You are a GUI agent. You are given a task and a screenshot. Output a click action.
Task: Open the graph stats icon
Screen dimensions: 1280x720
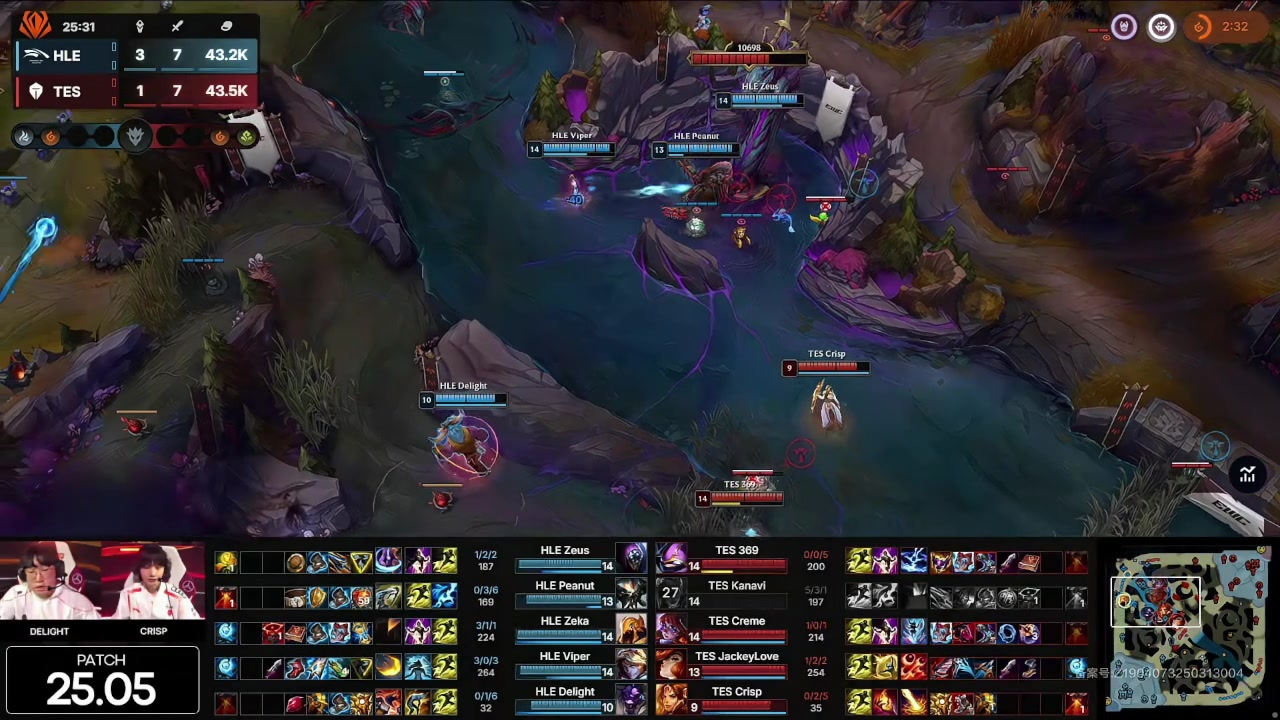1247,475
